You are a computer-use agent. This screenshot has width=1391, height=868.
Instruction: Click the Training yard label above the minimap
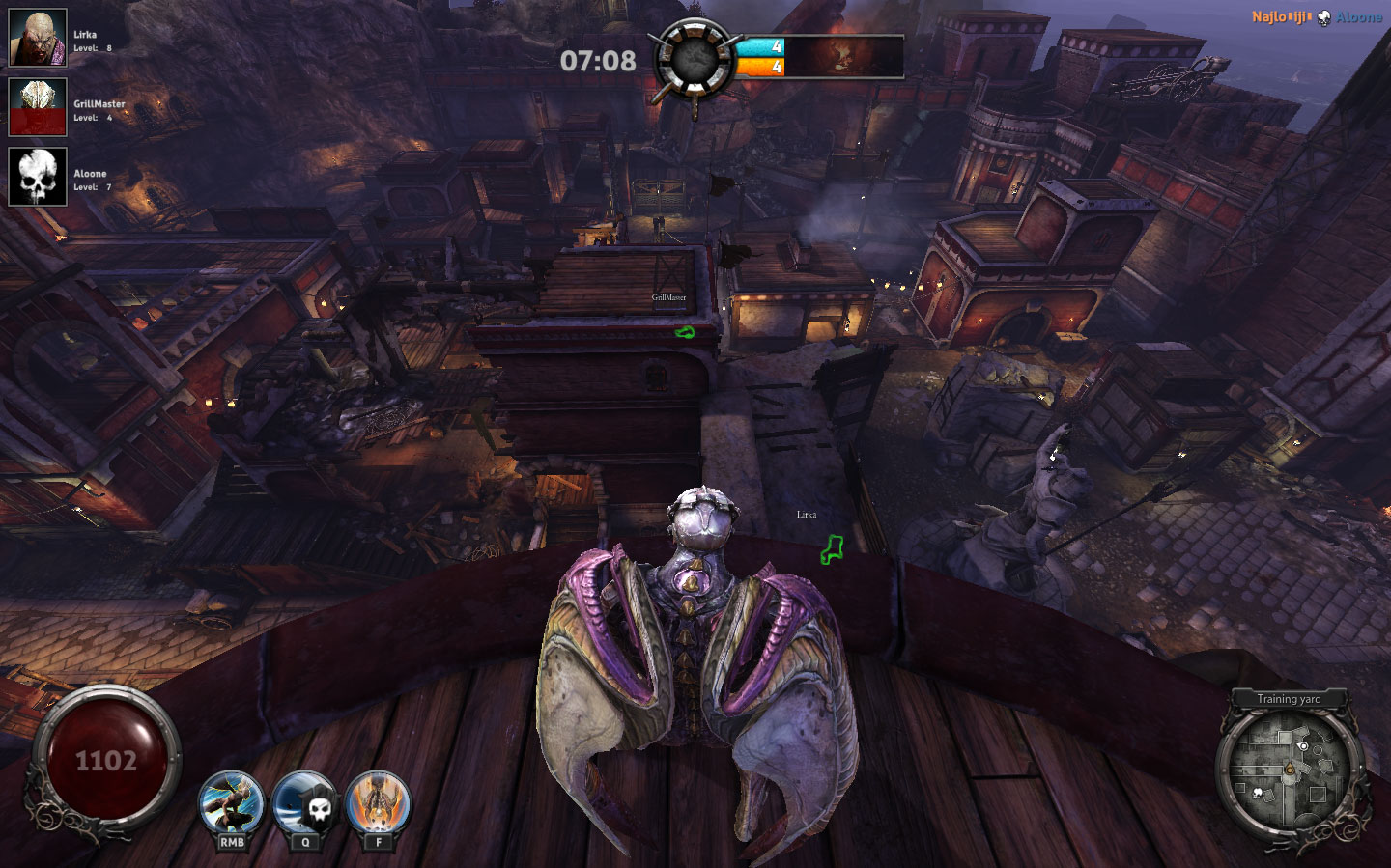coord(1289,698)
